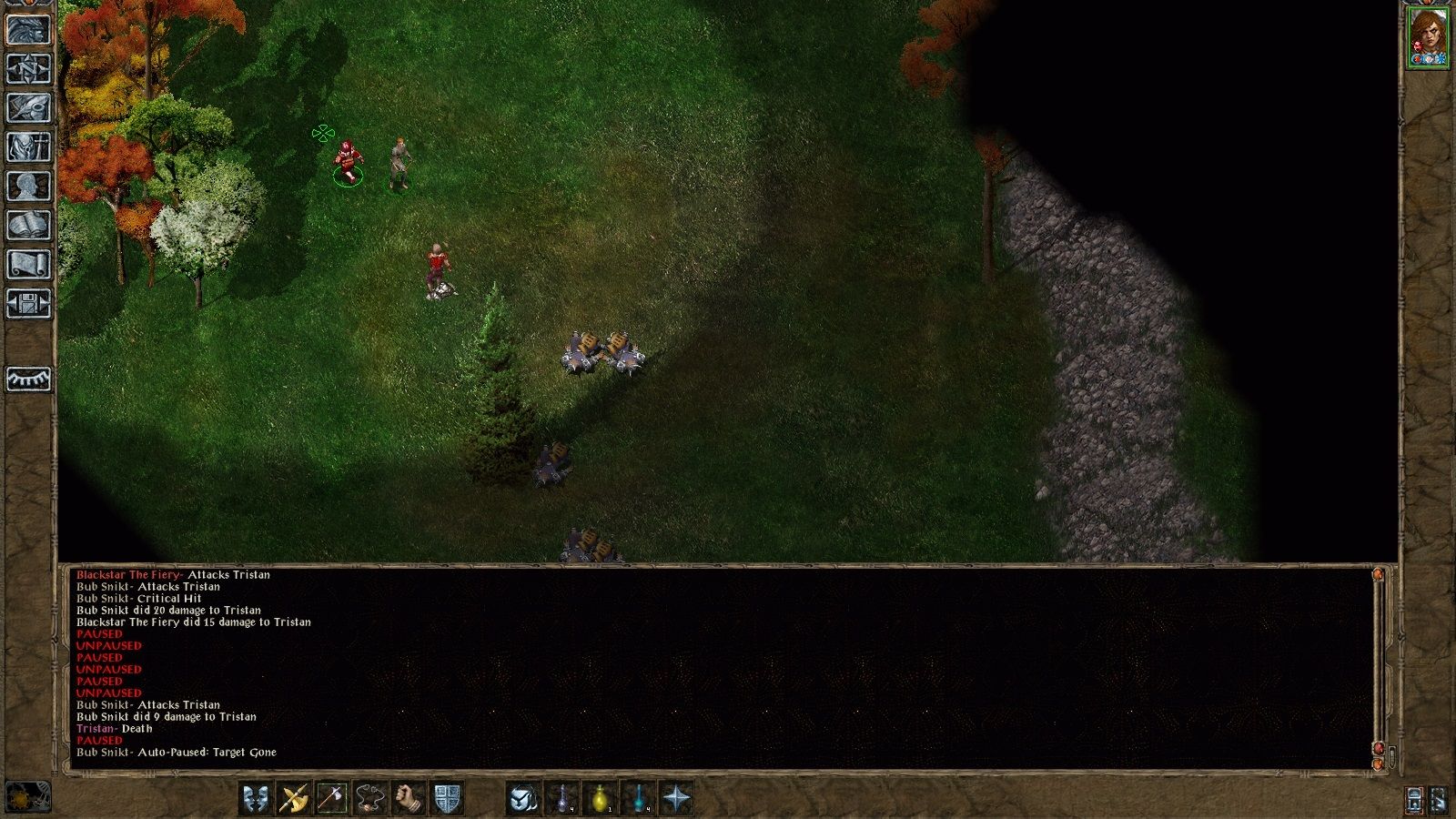Click the eyelash button in the left sidebar
This screenshot has width=1456, height=819.
pos(28,379)
